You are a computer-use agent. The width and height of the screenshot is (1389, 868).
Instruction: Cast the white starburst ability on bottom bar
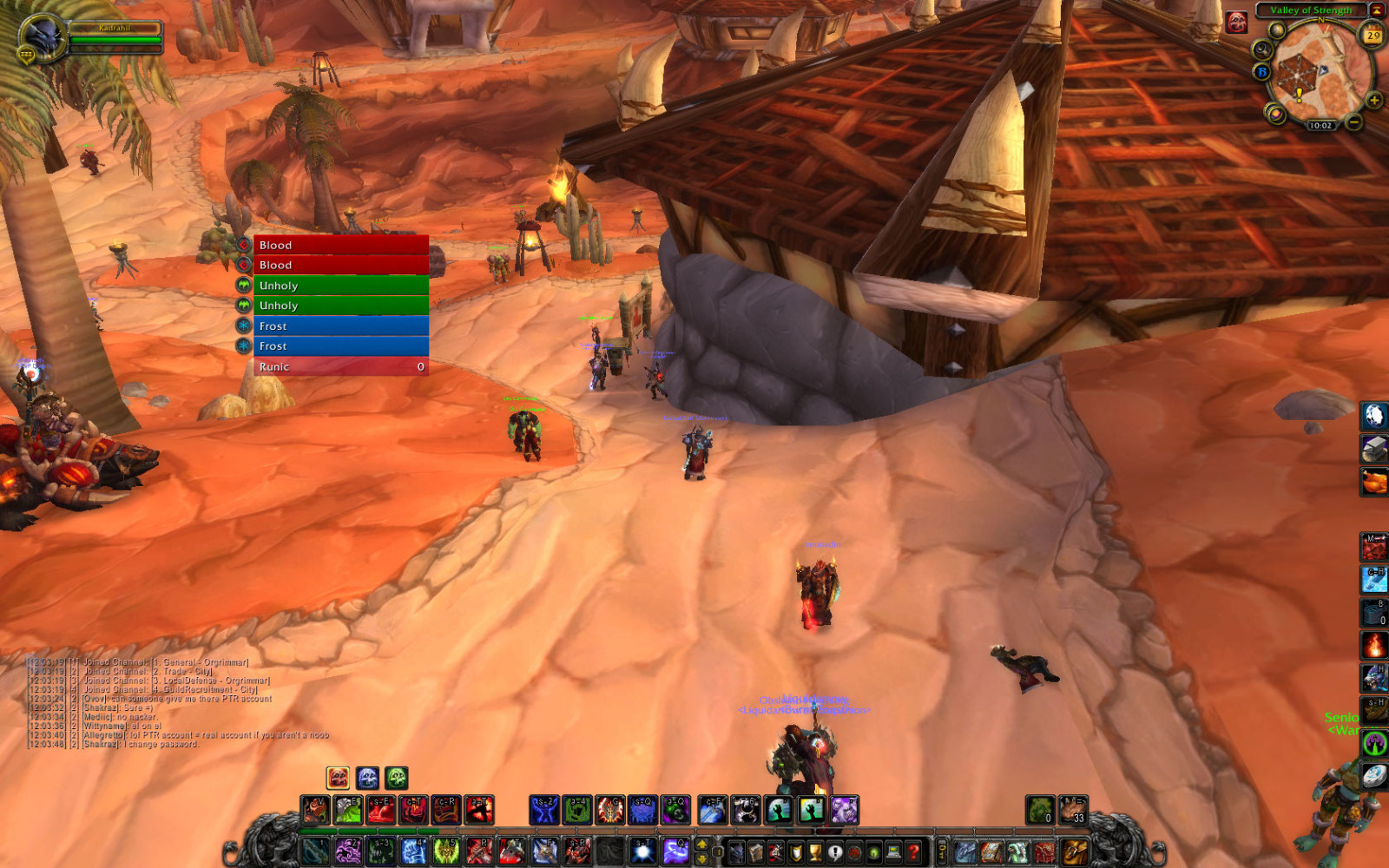[643, 852]
